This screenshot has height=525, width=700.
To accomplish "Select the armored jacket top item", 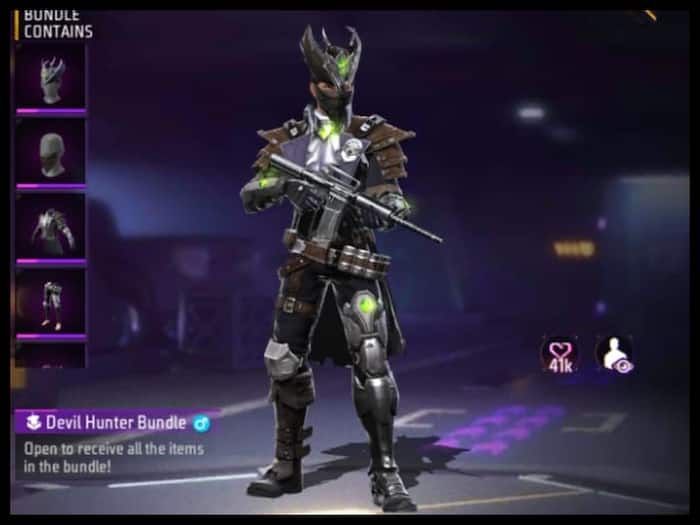I will (x=50, y=228).
